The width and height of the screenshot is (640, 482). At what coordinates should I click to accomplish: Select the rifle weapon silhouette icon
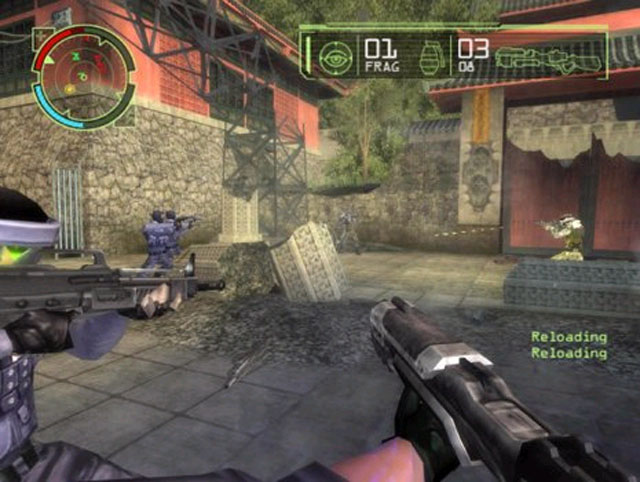(550, 57)
